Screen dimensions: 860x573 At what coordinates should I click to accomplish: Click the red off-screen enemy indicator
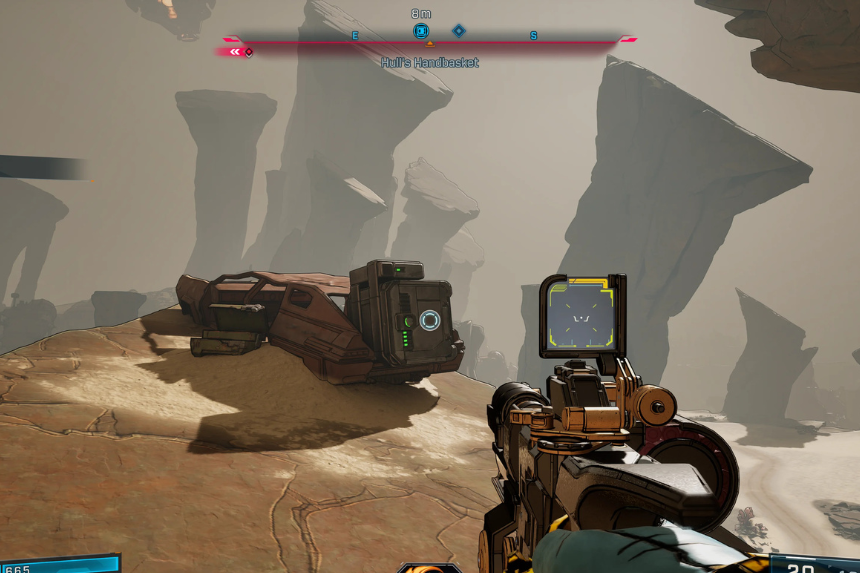[238, 51]
